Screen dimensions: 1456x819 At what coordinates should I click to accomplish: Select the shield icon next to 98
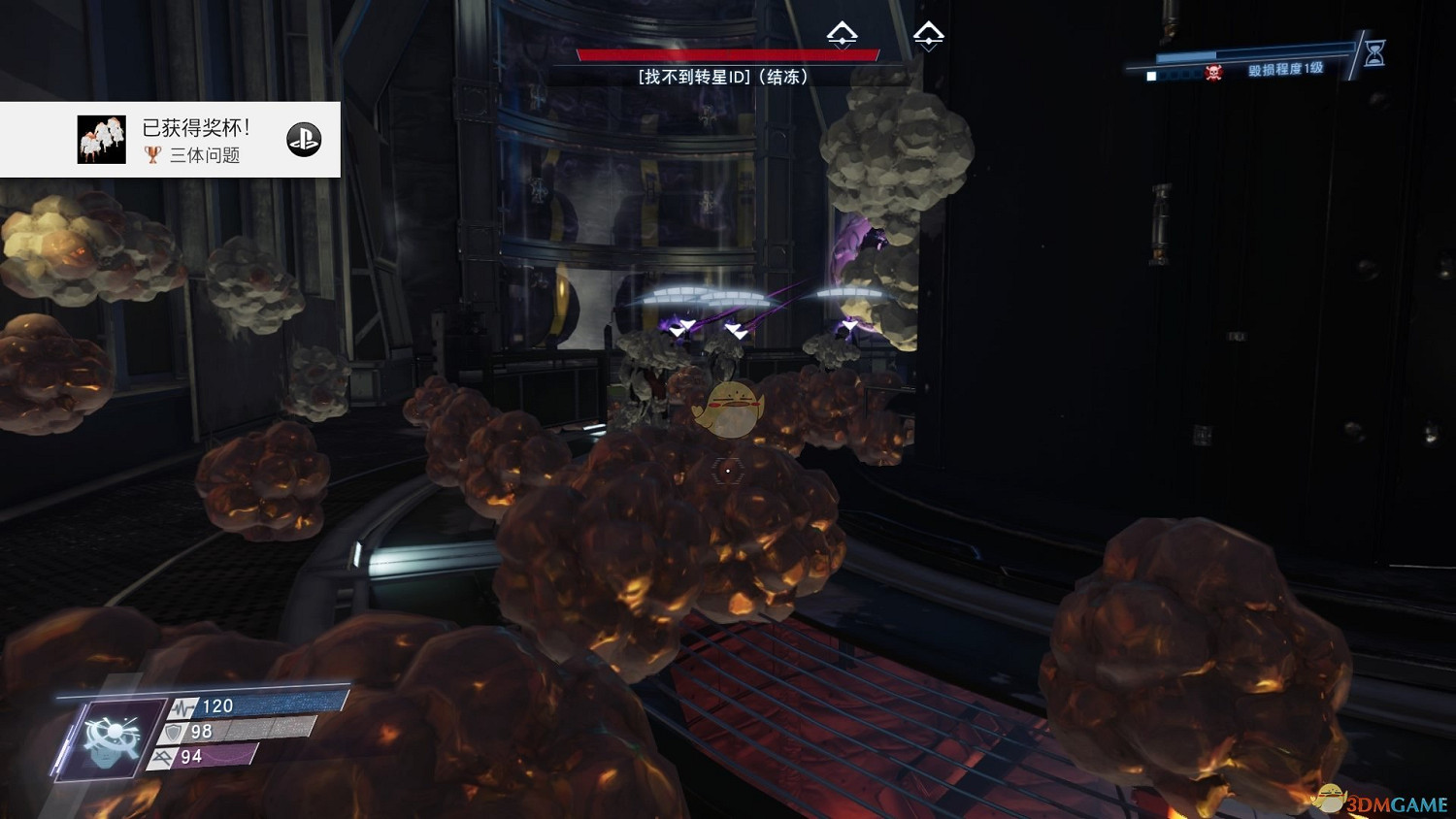pyautogui.click(x=173, y=733)
